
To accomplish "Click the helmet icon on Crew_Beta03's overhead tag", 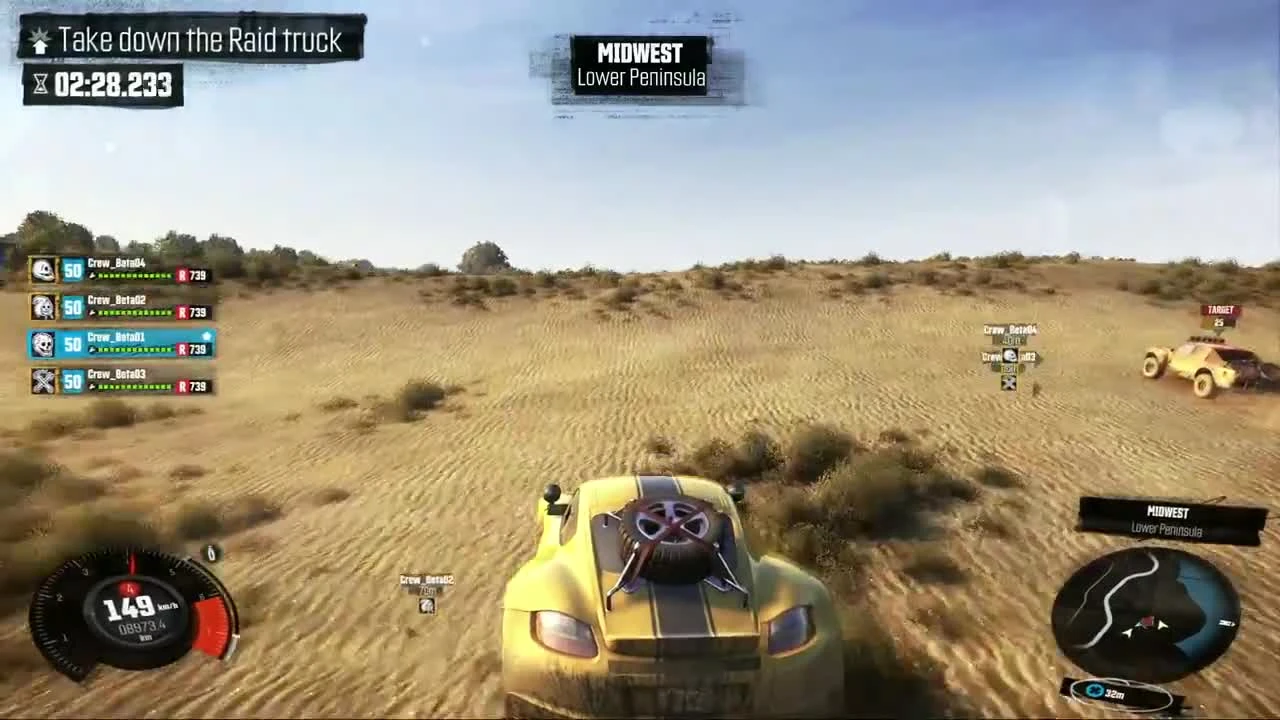I will tap(1010, 355).
